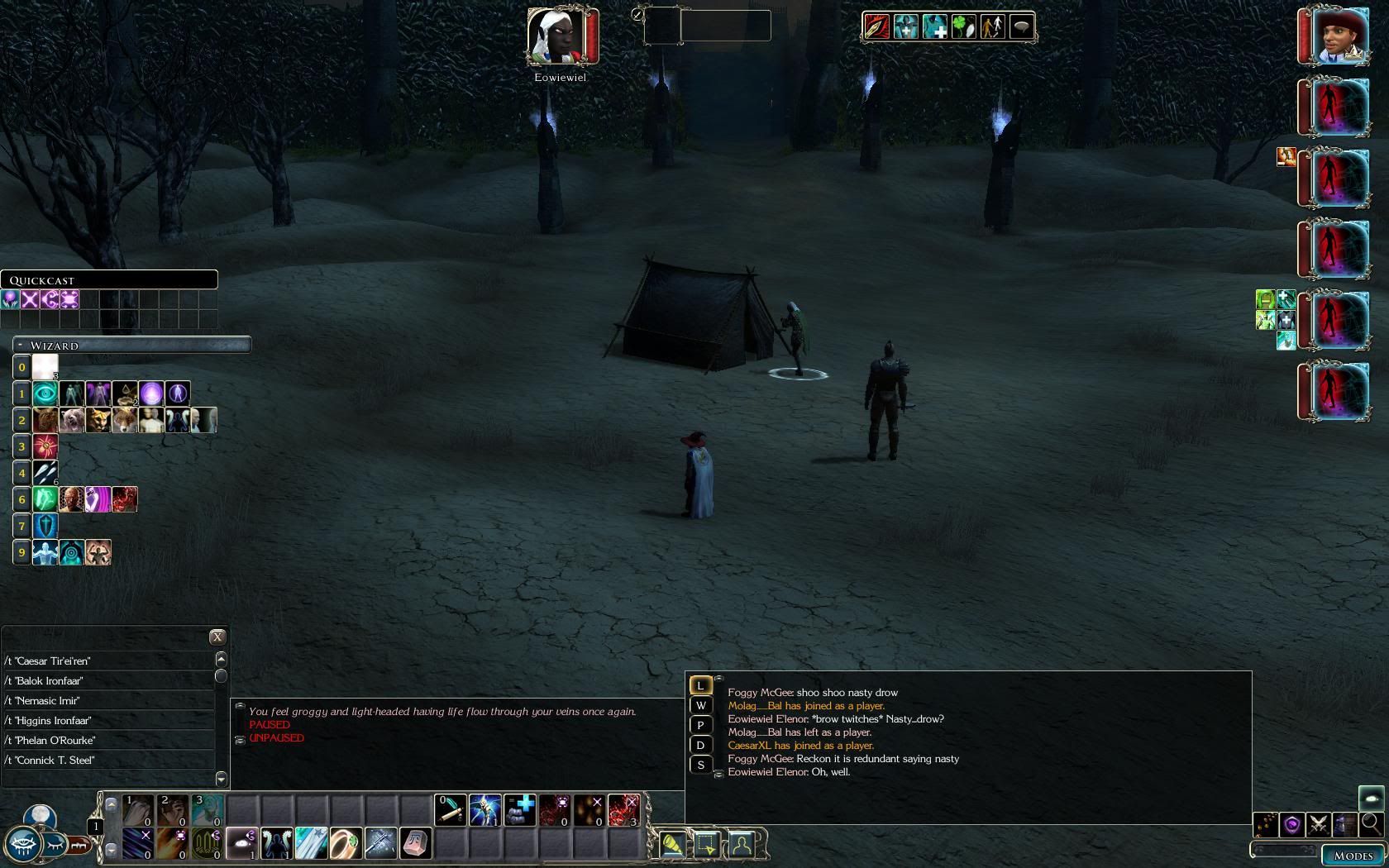Cast the teal eye spell in Wizard level 1
This screenshot has height=868, width=1389.
coord(45,393)
